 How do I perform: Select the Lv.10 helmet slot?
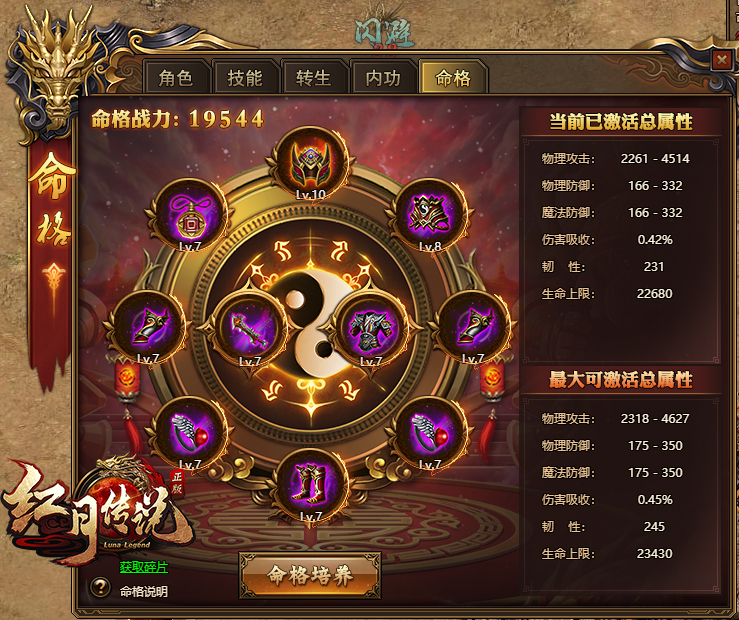point(311,161)
